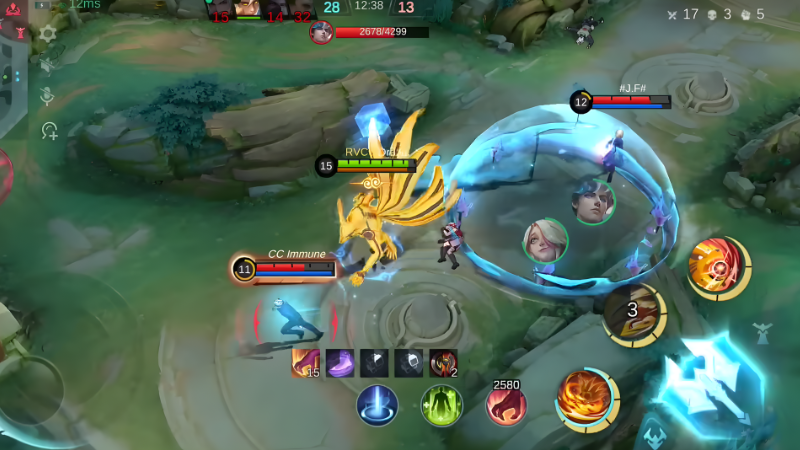Cast the top red-orange ultimate skill
The width and height of the screenshot is (800, 450).
[x=716, y=267]
